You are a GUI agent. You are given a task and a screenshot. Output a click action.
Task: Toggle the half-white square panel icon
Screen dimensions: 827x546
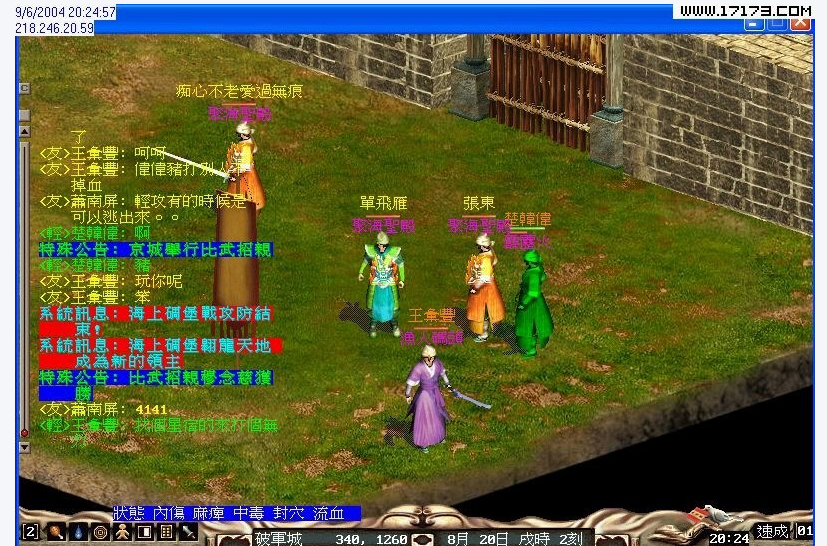[x=144, y=532]
